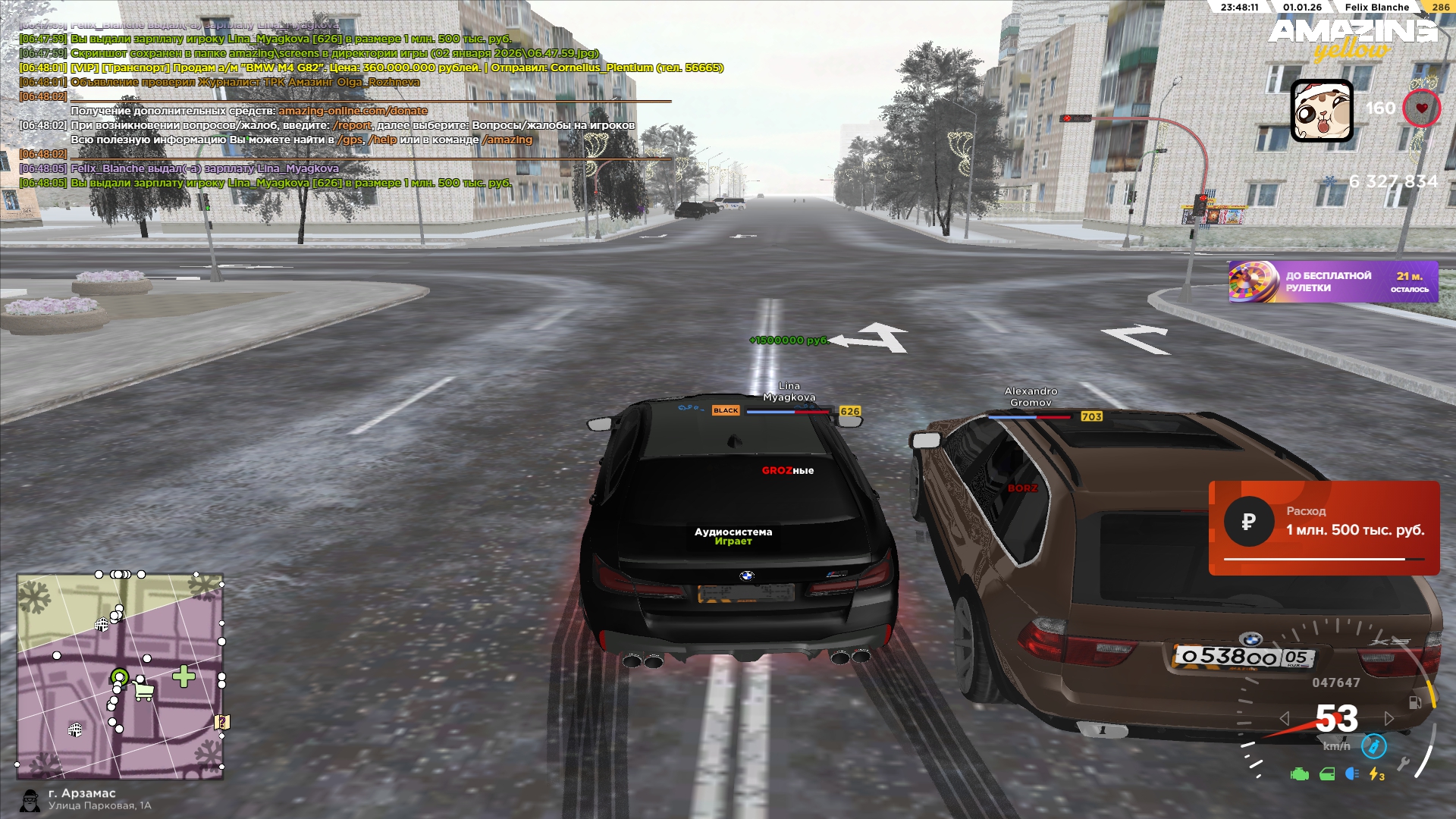Select the question mark map marker

point(221,722)
